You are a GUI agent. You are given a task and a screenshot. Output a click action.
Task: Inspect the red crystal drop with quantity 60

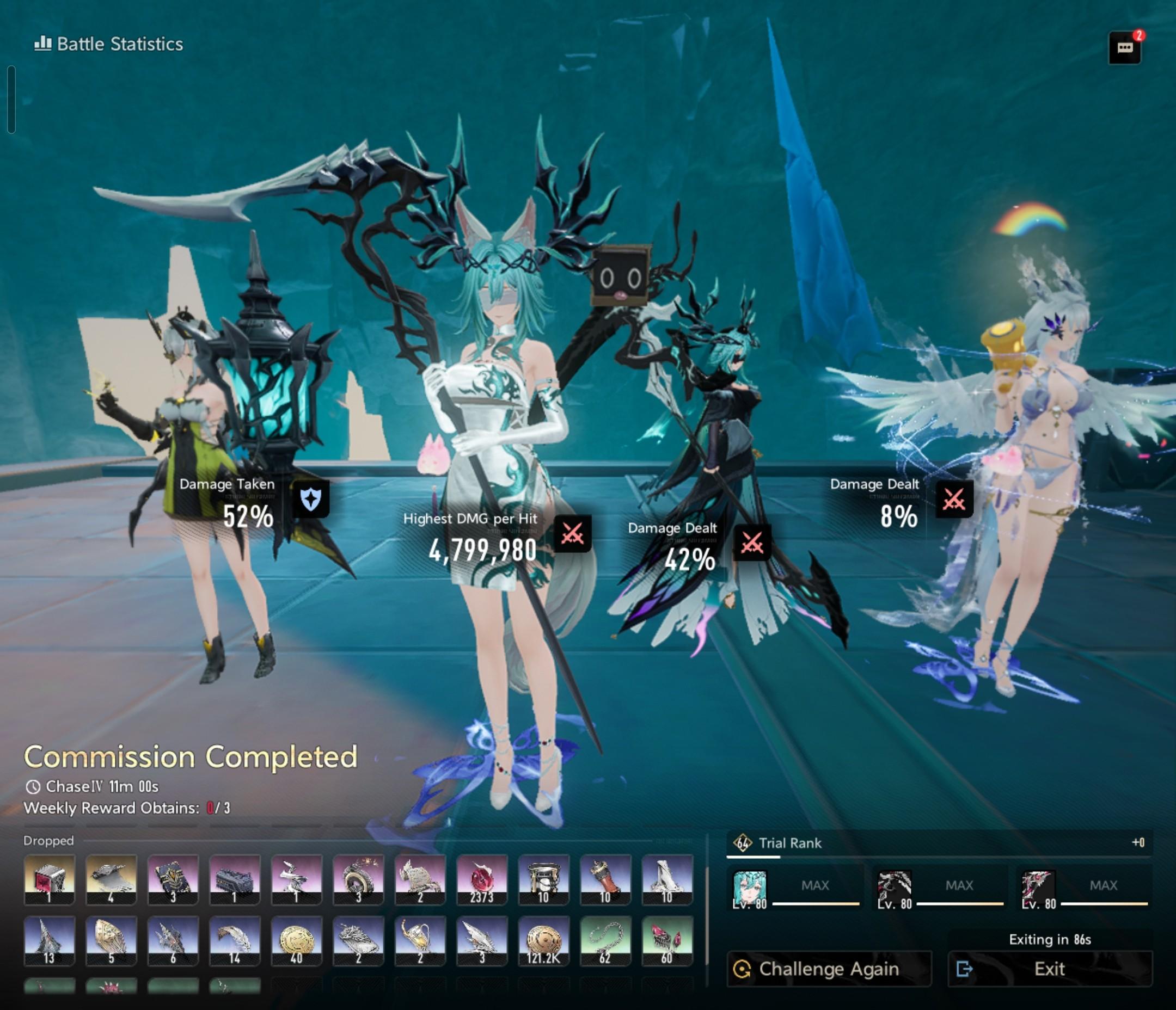pos(667,940)
